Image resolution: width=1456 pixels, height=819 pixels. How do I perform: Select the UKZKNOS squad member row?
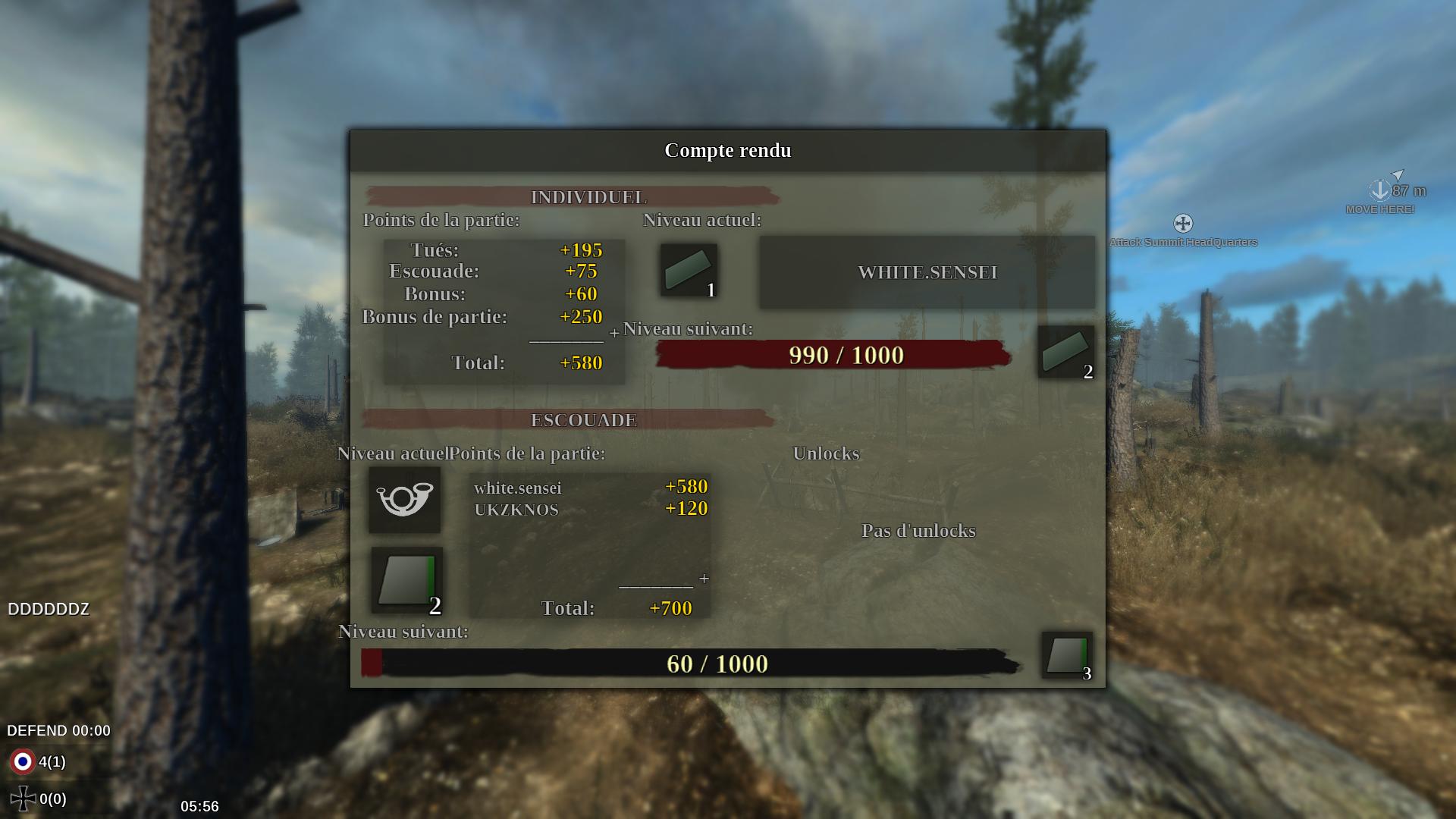(x=590, y=509)
